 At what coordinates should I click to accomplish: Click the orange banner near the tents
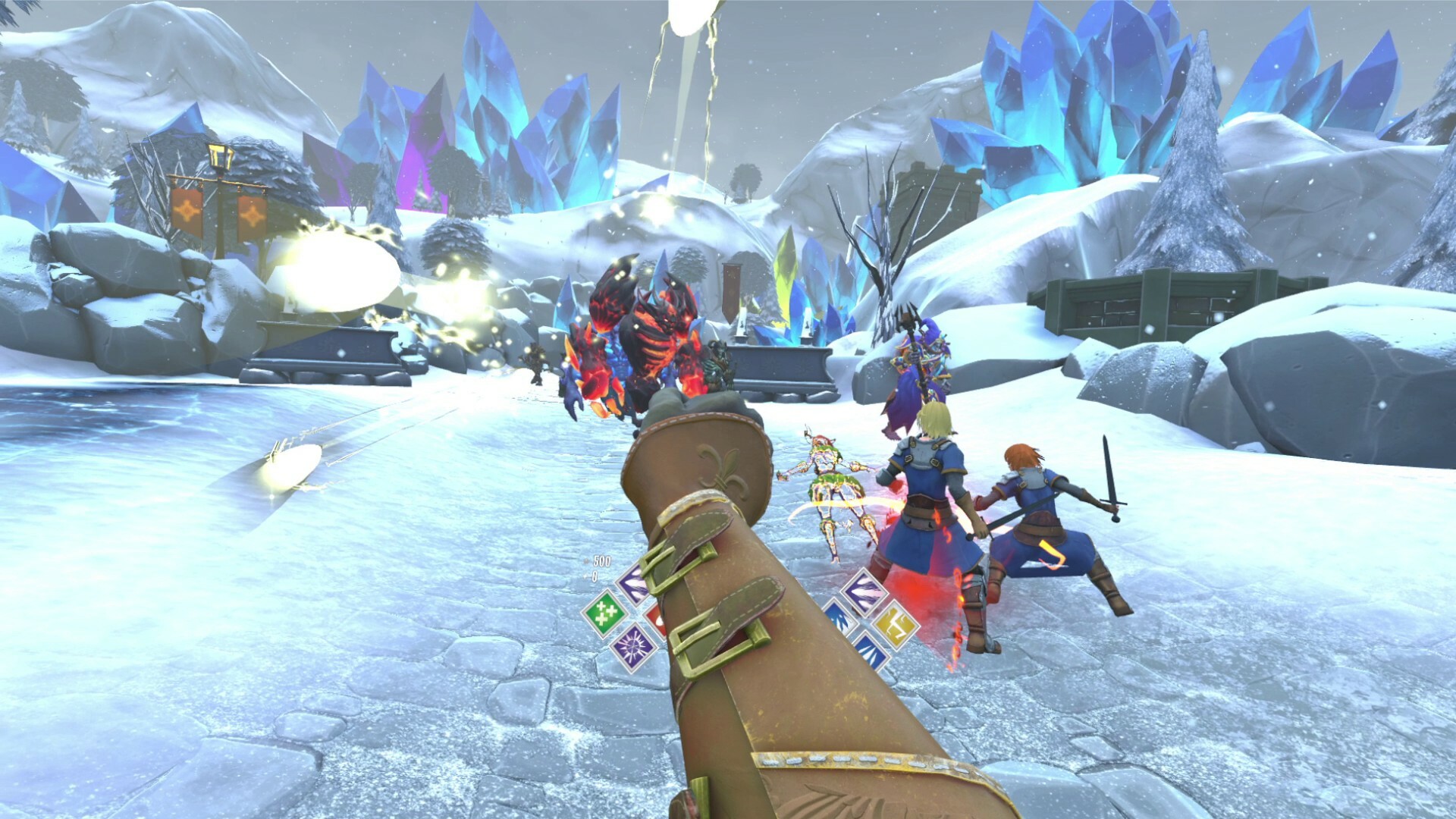tap(186, 211)
